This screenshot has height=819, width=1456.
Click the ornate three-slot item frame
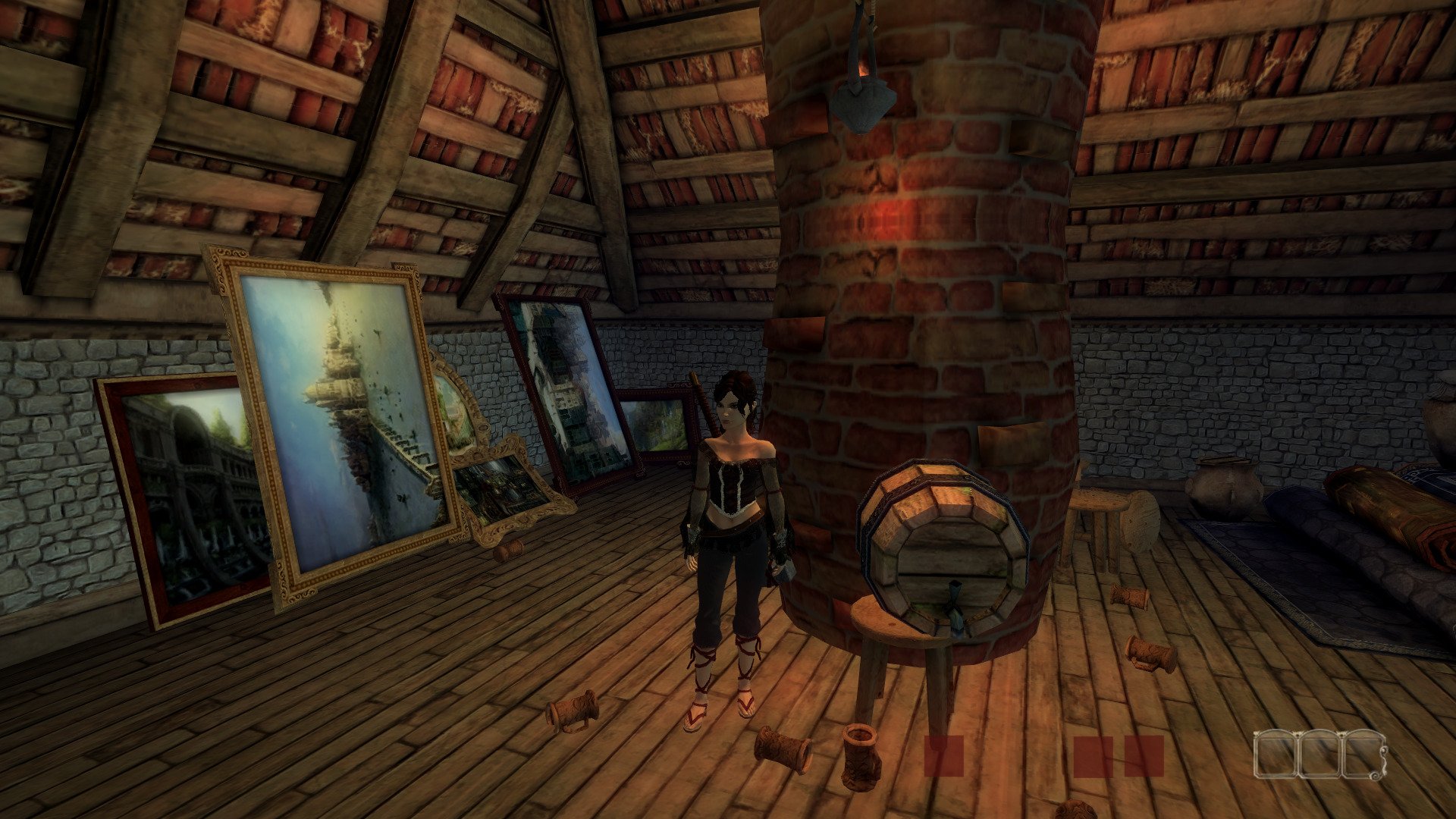coord(1319,754)
